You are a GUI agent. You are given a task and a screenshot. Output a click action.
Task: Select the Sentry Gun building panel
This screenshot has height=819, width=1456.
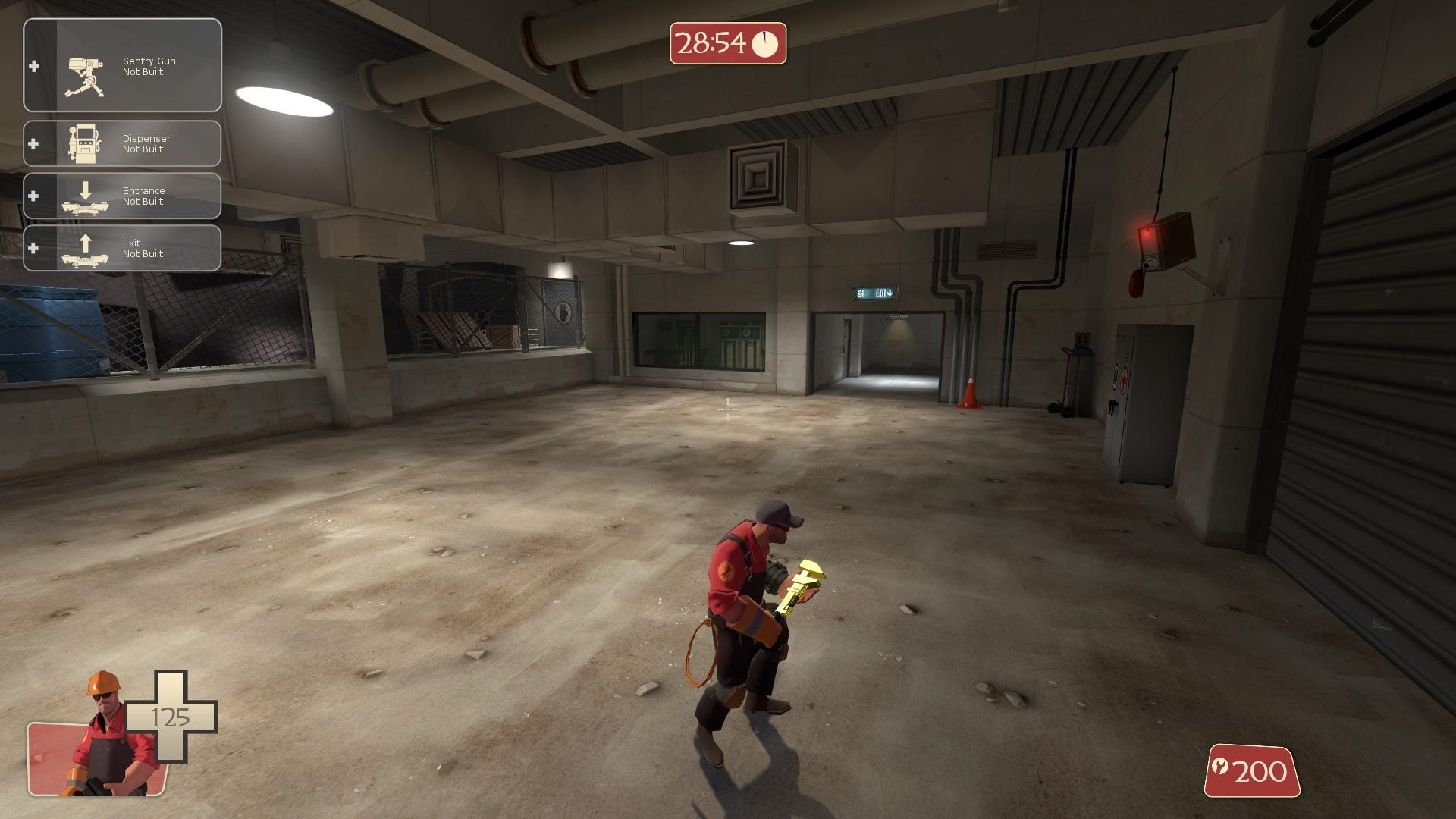pyautogui.click(x=123, y=66)
